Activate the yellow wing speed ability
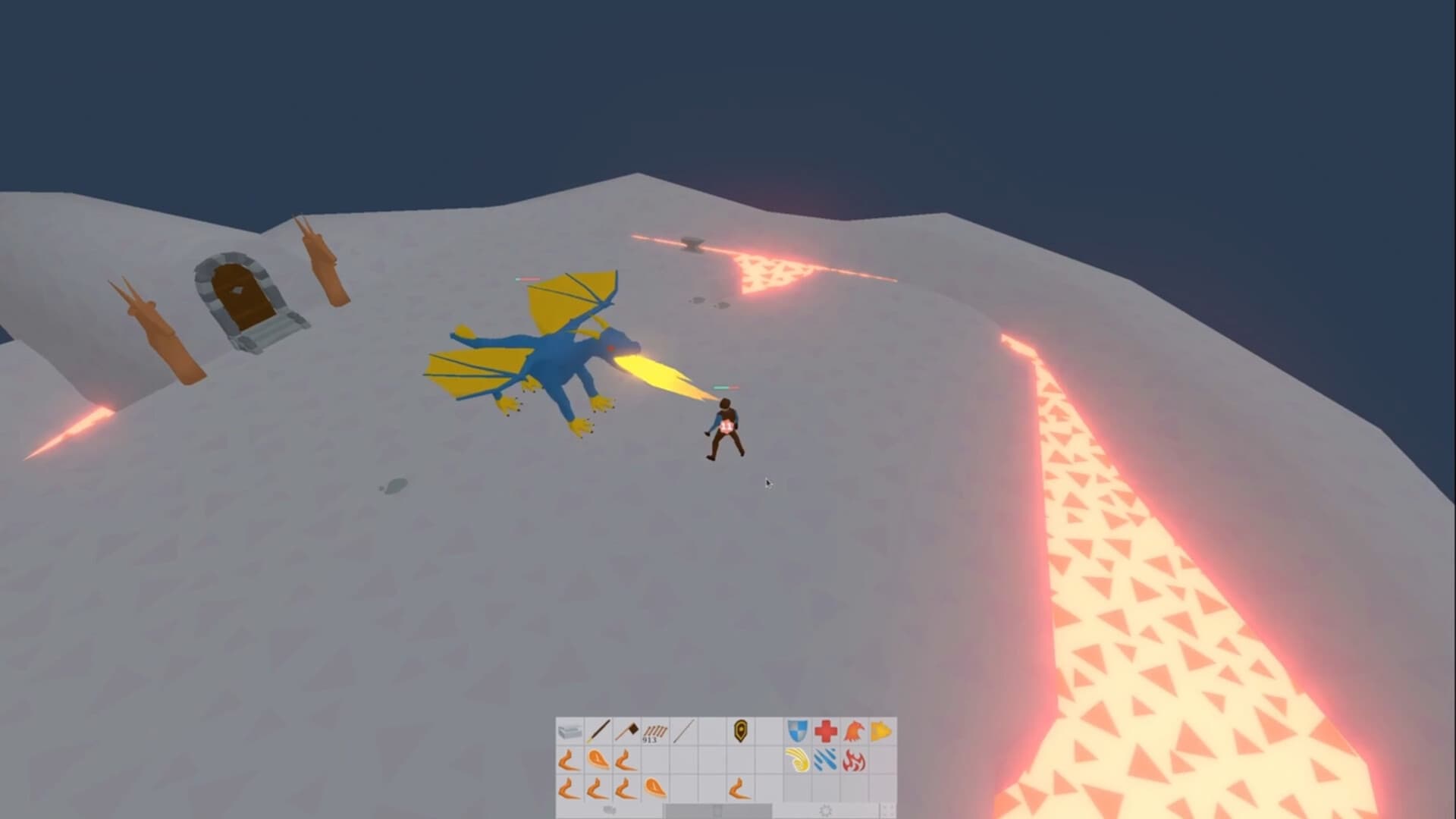Screen dimensions: 1456x819 click(796, 760)
